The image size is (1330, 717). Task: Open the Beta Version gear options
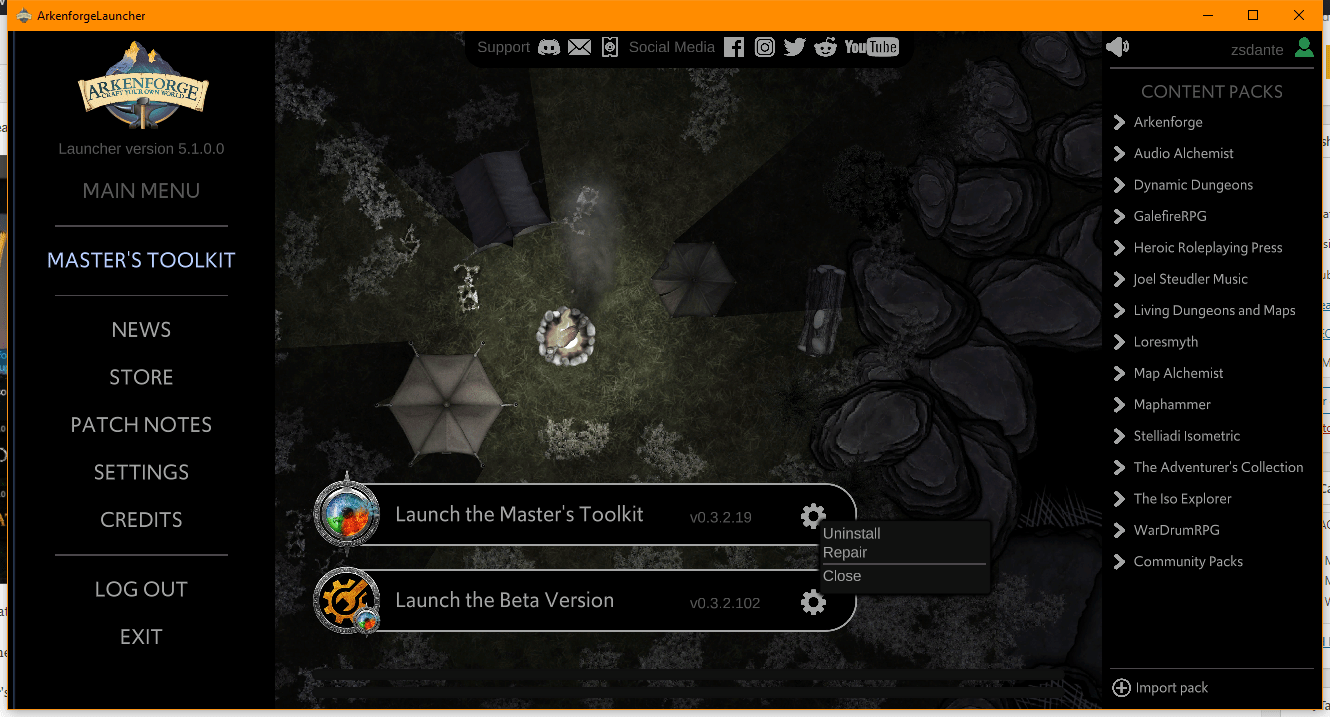tap(813, 602)
